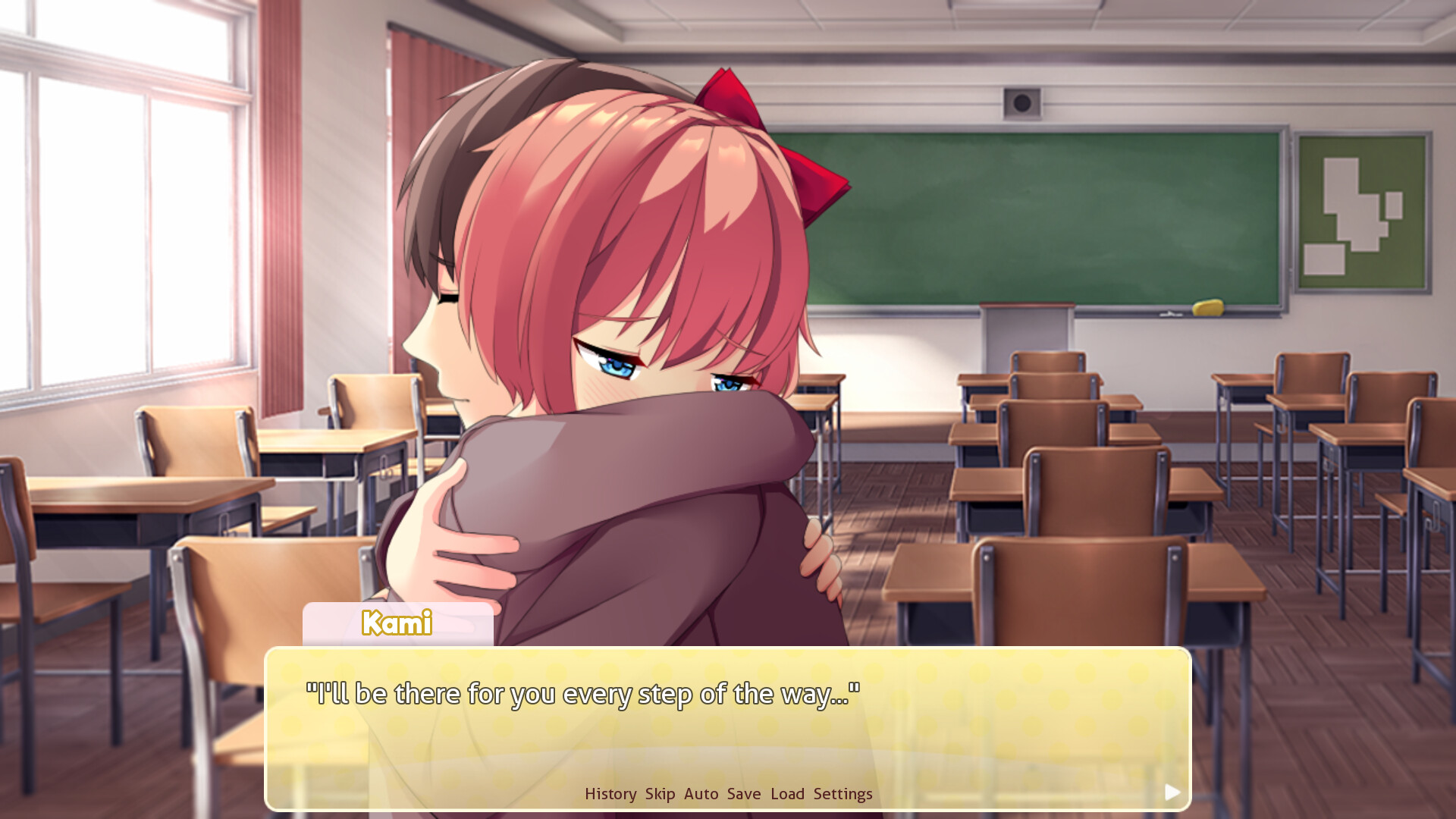Image resolution: width=1456 pixels, height=819 pixels.
Task: Open the Save screen
Action: 743,793
